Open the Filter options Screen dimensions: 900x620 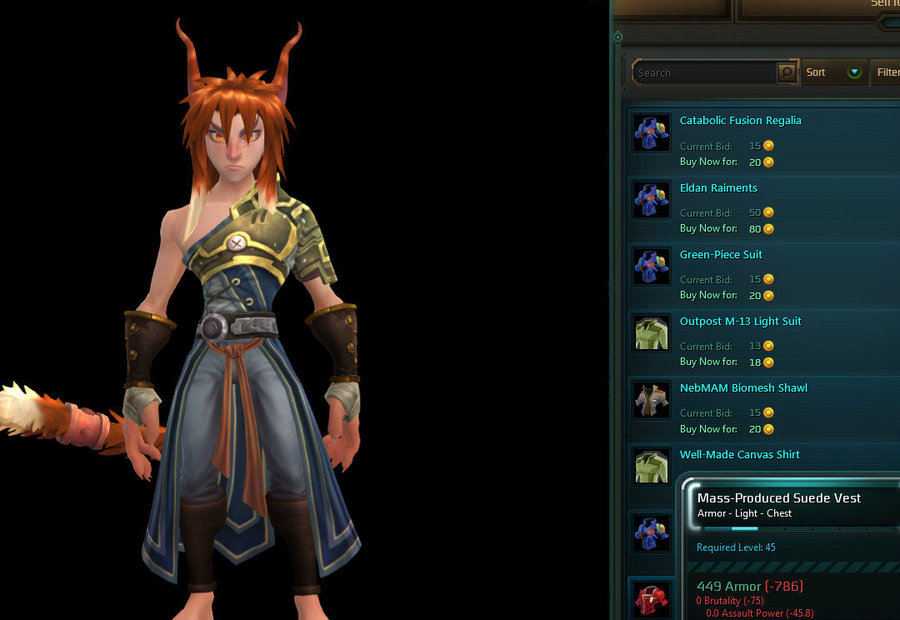887,73
